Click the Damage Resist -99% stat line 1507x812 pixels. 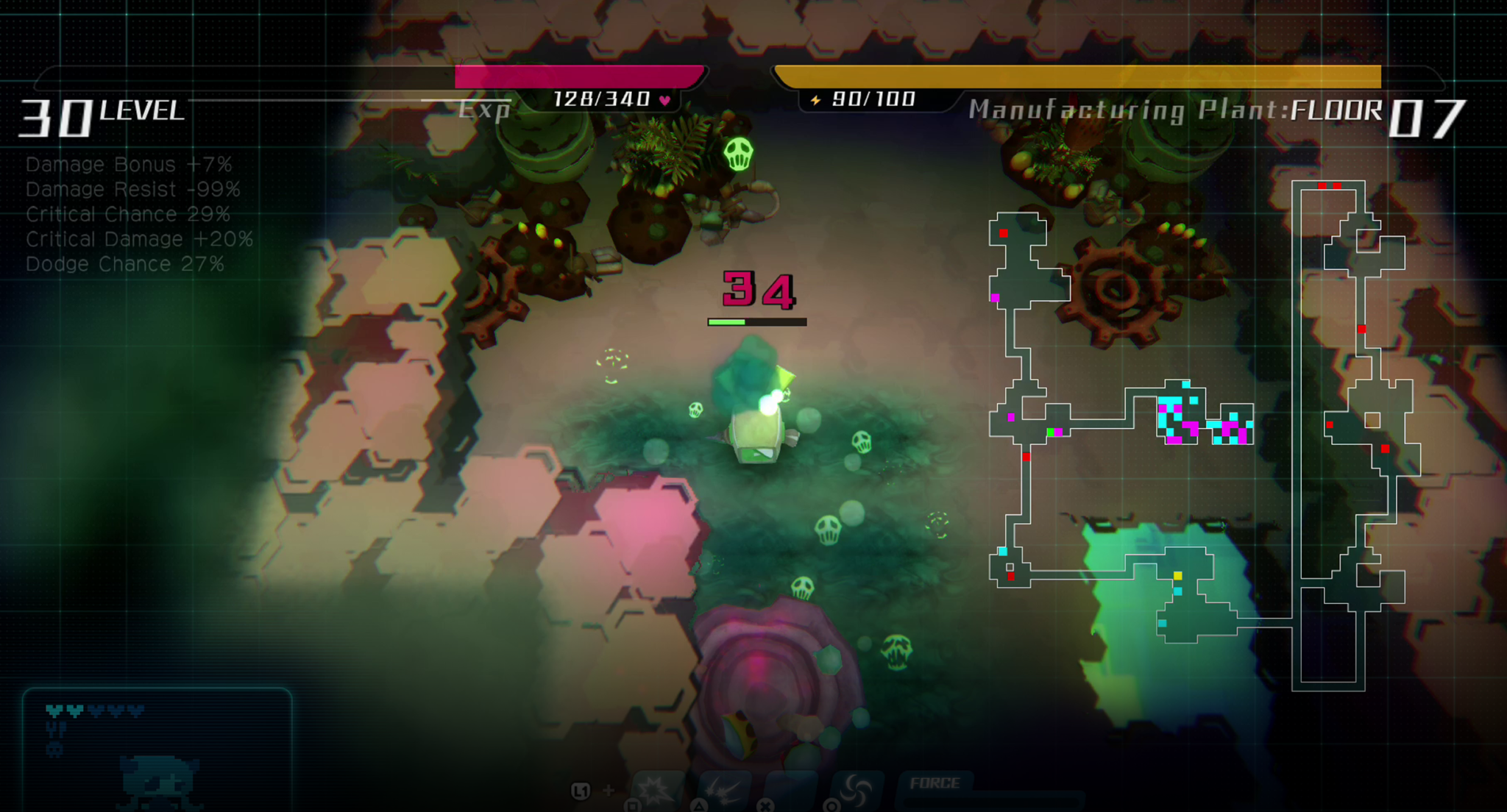(132, 189)
